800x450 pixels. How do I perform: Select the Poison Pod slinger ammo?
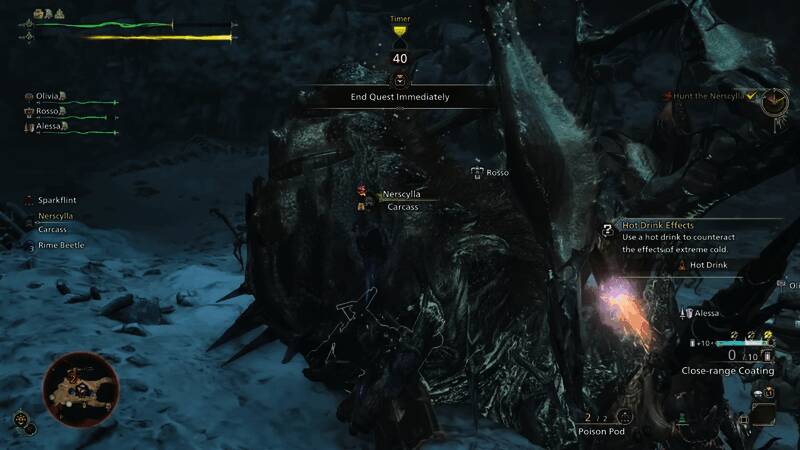click(599, 431)
